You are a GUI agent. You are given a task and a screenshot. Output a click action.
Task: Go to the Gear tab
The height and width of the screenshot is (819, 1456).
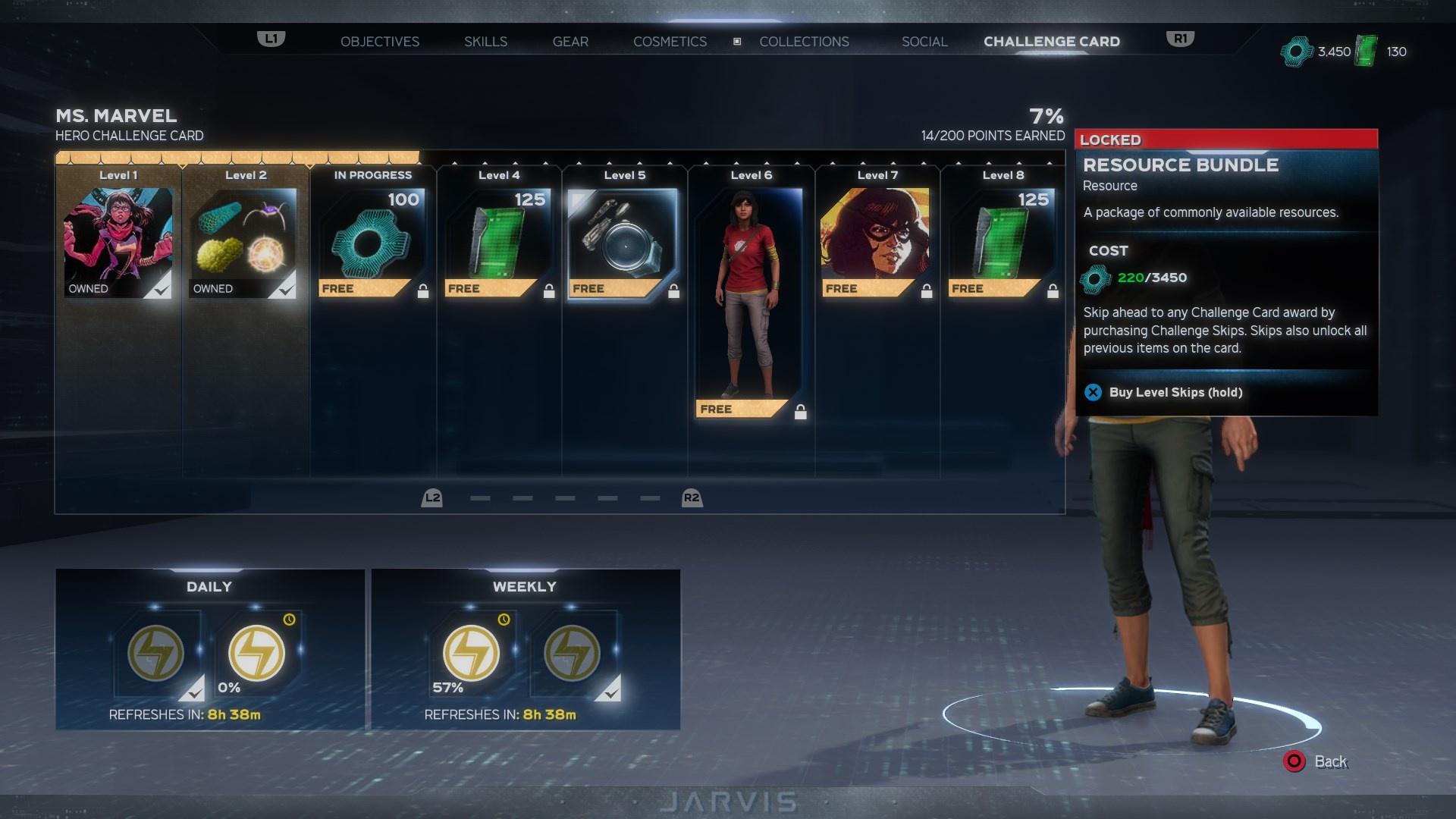(570, 42)
